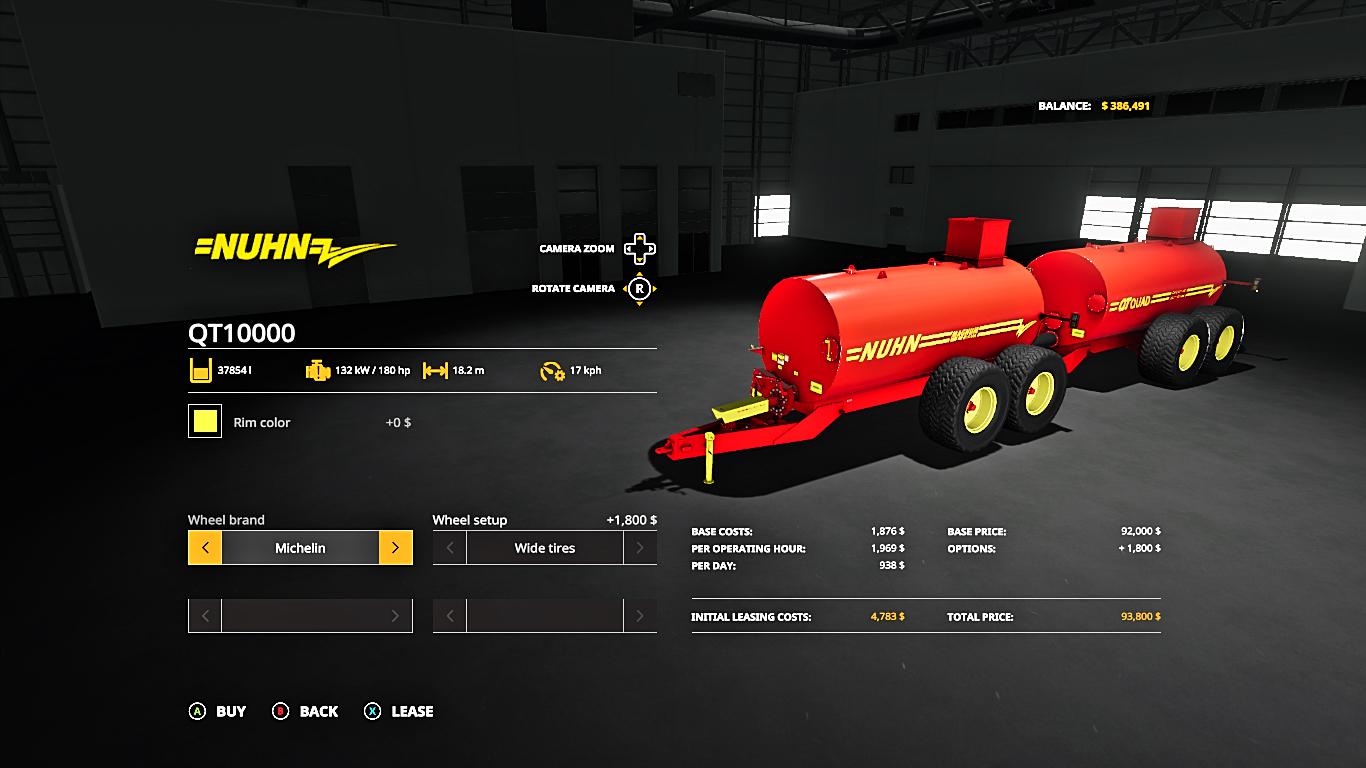The image size is (1366, 768).
Task: Lease the QT10000 tanker
Action: pyautogui.click(x=399, y=711)
